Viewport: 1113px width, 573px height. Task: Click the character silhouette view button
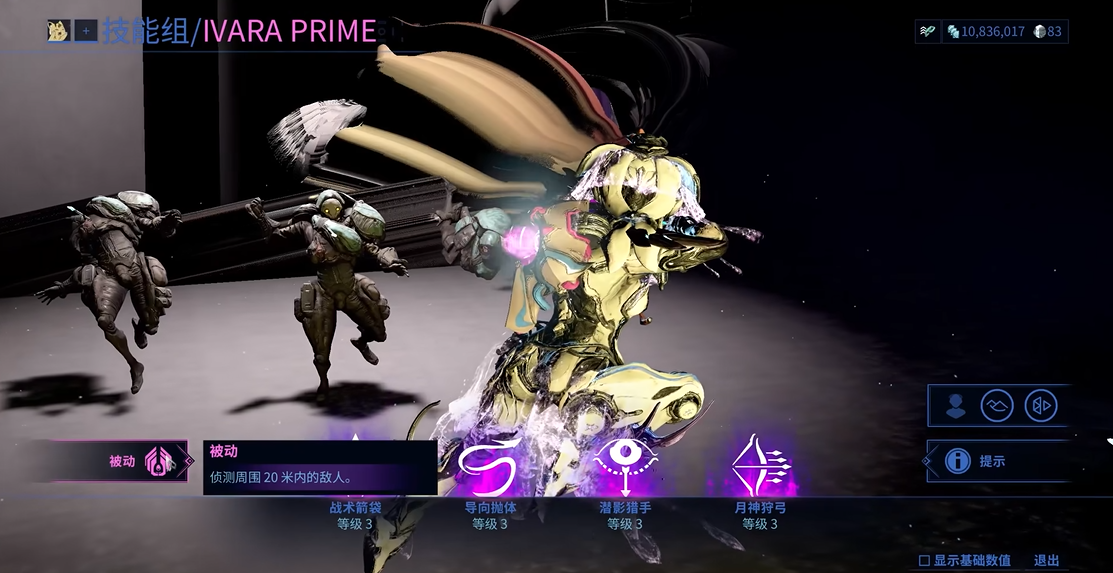pos(956,406)
